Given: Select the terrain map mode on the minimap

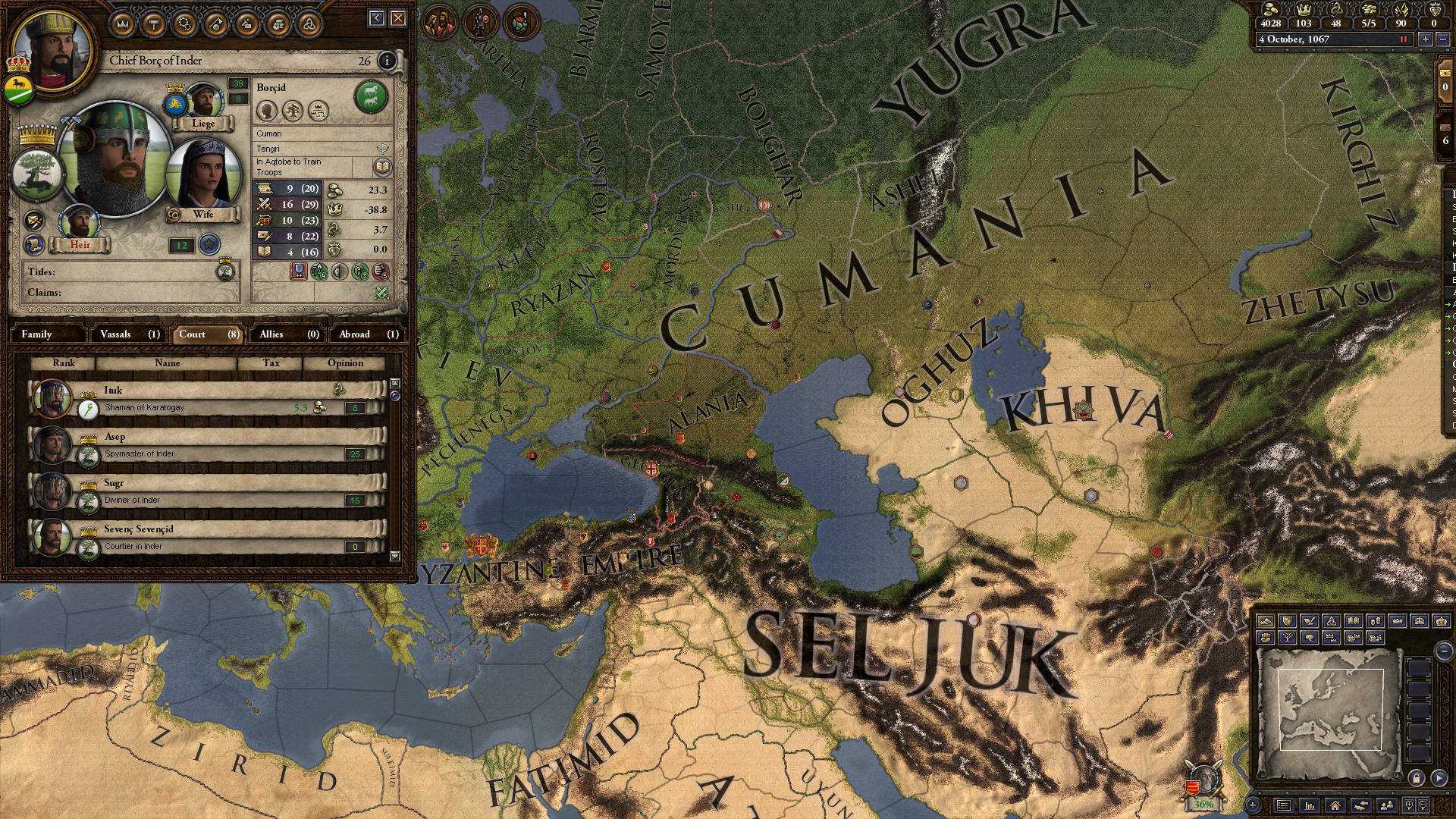Looking at the screenshot, I should pyautogui.click(x=1266, y=622).
